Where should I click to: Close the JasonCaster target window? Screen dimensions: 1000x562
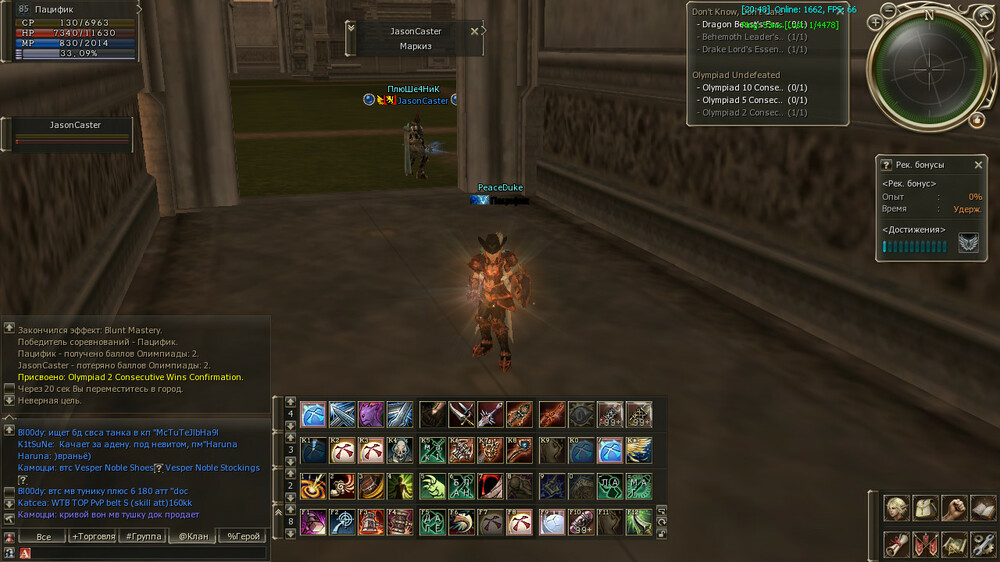pos(474,31)
